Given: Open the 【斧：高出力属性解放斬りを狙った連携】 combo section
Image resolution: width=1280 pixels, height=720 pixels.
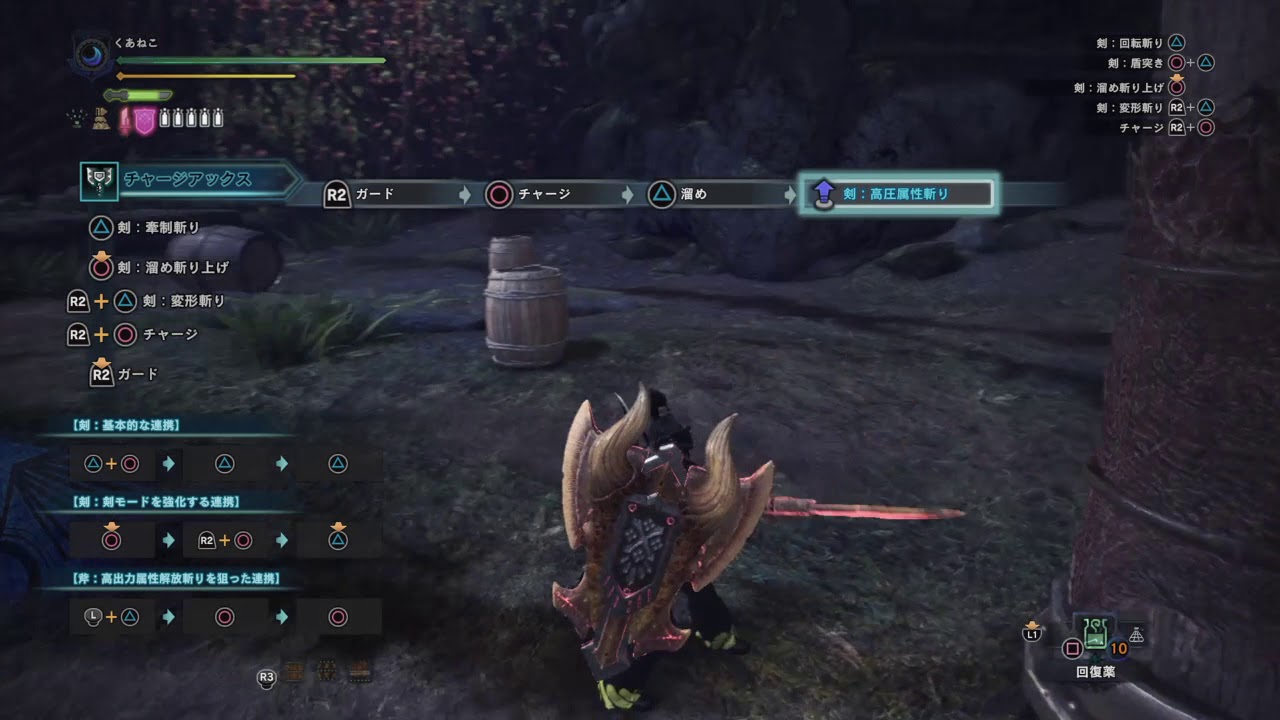Looking at the screenshot, I should coord(175,578).
